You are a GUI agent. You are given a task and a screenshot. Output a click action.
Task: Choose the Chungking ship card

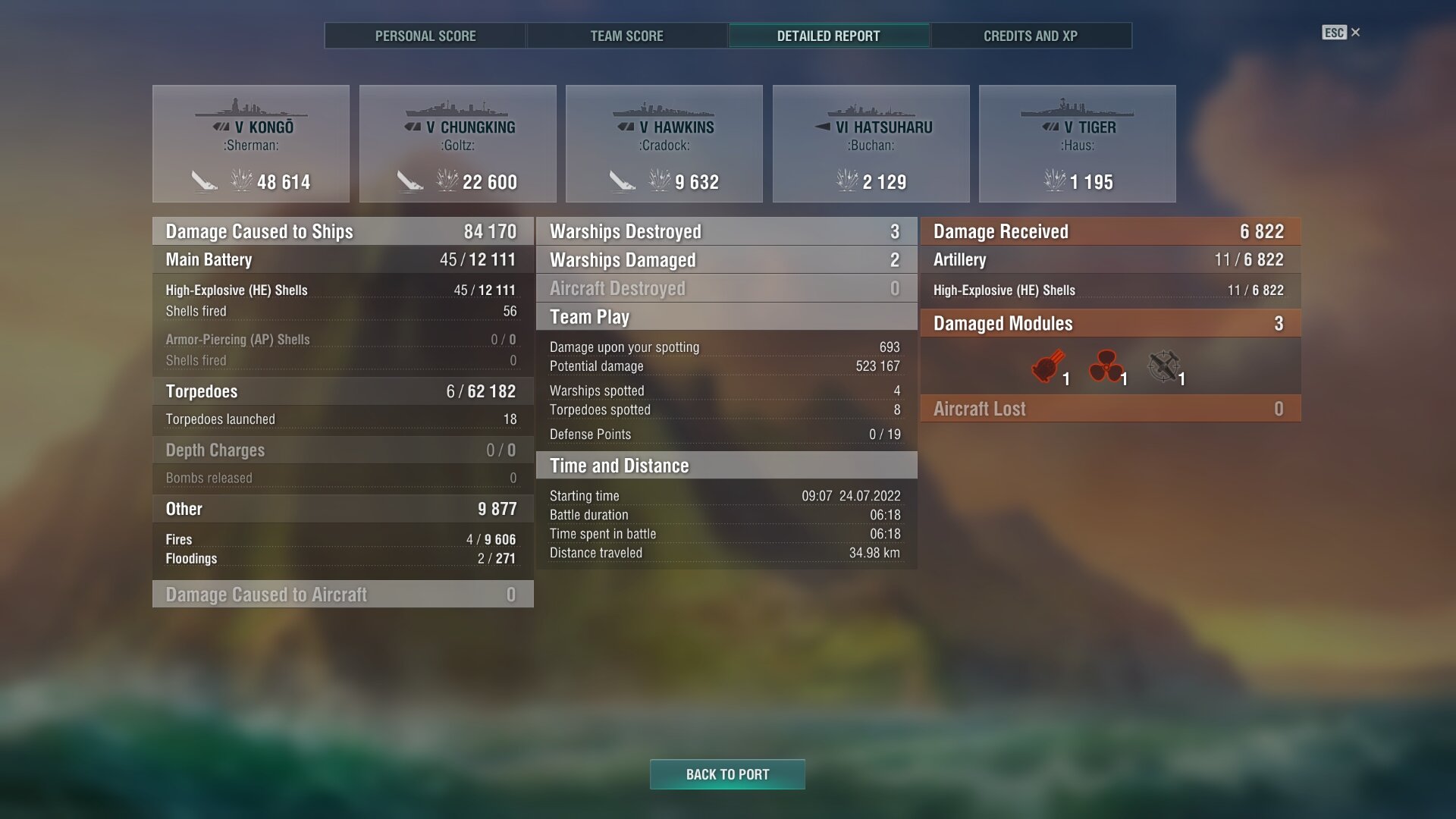458,144
